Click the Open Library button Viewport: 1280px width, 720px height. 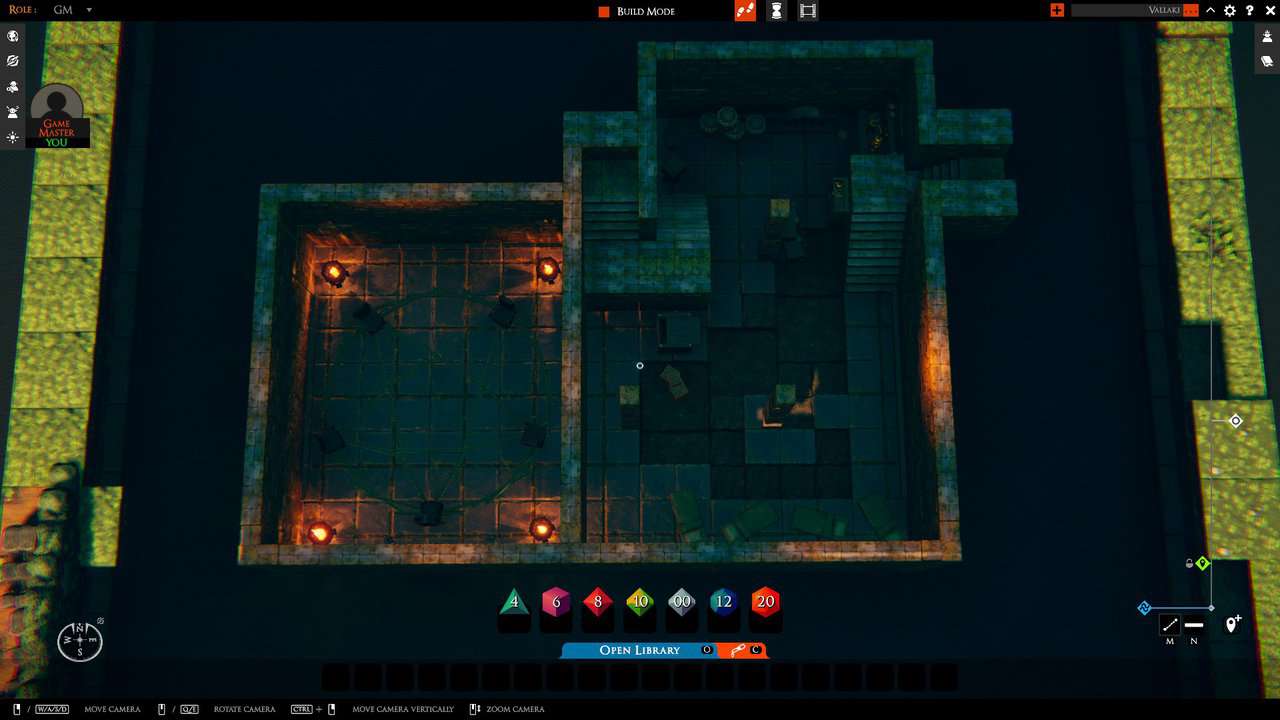[640, 650]
